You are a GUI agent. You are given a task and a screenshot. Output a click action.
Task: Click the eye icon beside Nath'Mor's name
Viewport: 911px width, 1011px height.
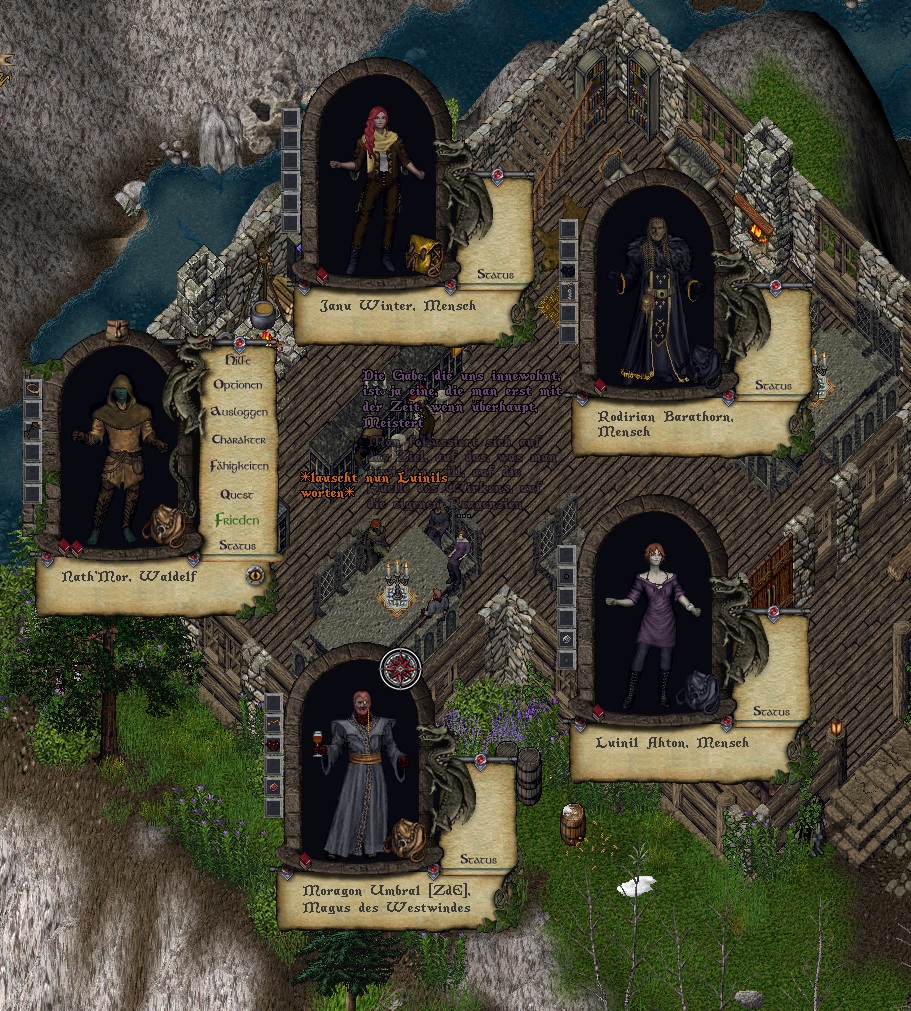(x=256, y=575)
